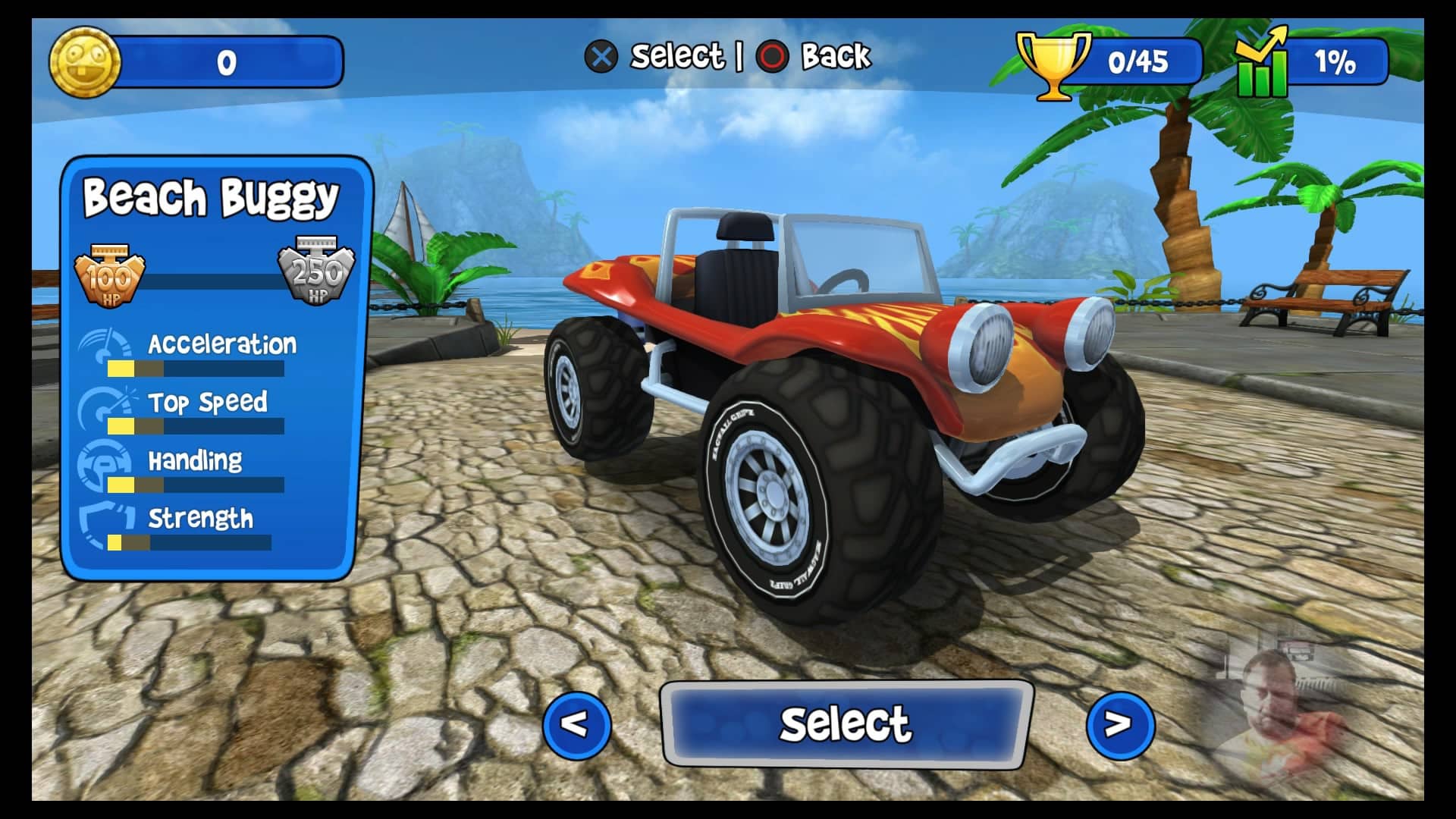1456x819 pixels.
Task: Click the HP upgrade progress bar
Action: click(x=212, y=282)
